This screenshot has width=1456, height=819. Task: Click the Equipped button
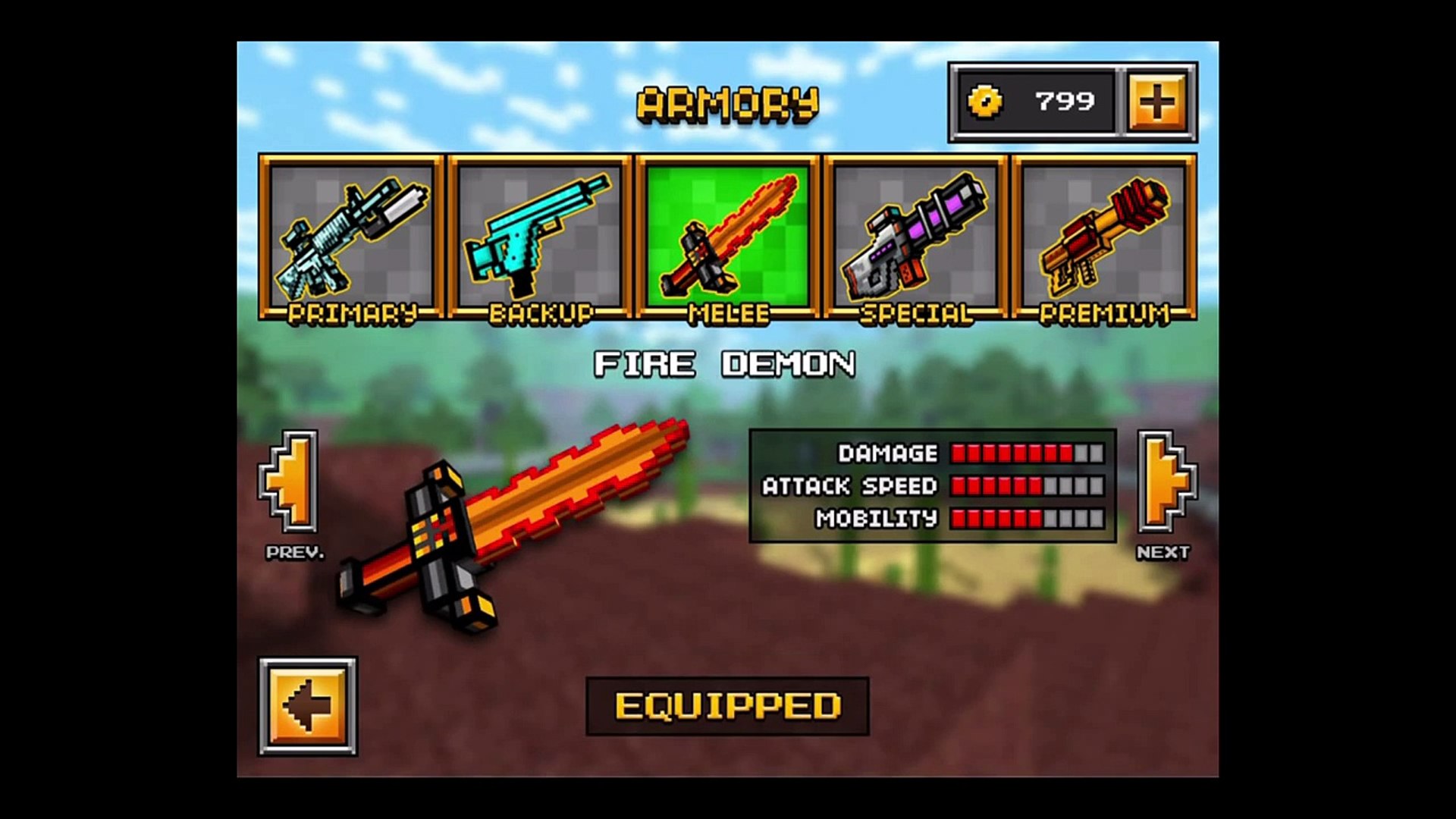(727, 706)
